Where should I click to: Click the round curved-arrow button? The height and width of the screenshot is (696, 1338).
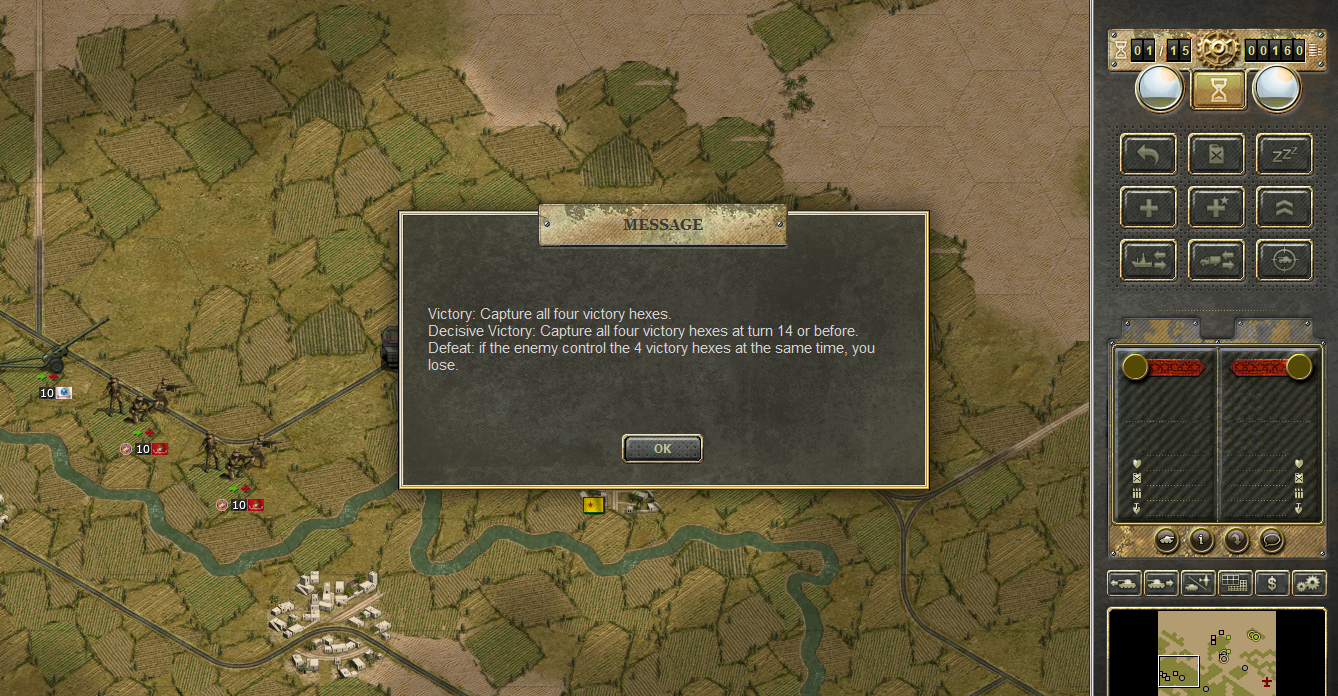1236,540
